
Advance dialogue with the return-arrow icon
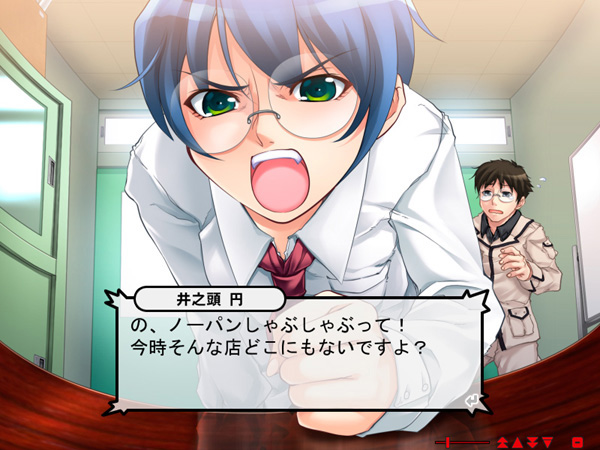tap(472, 401)
